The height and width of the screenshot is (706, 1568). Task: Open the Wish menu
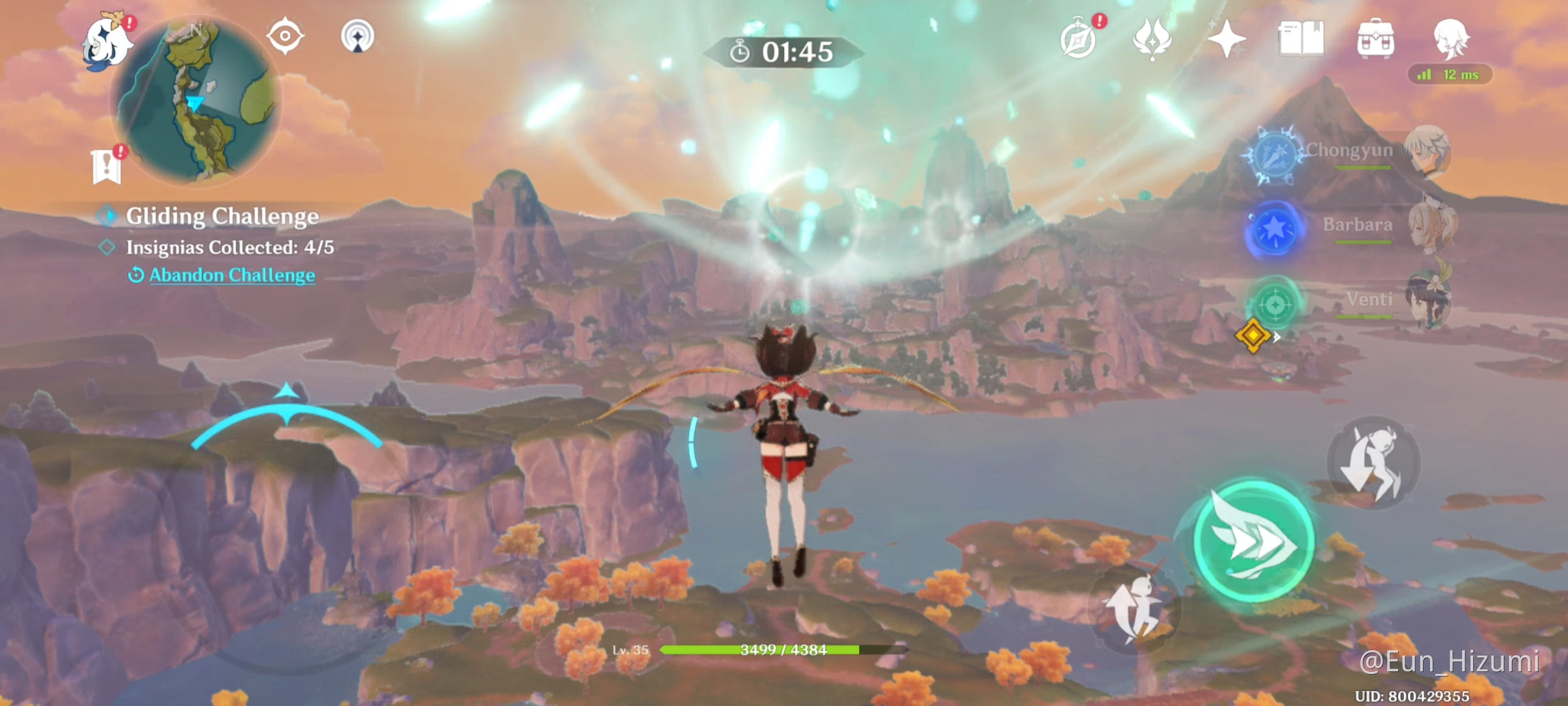(1226, 41)
